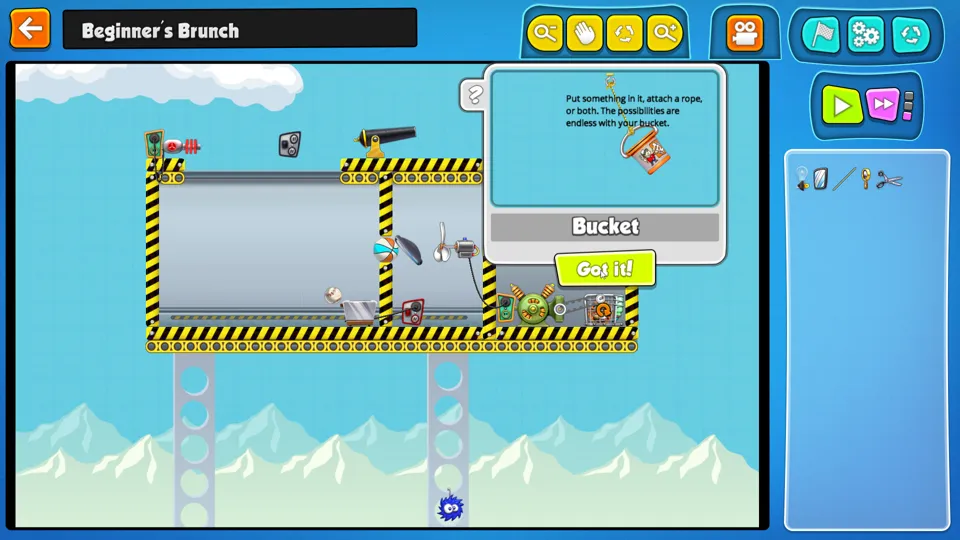Image resolution: width=960 pixels, height=540 pixels.
Task: Pick the mirror part from the parts bin
Action: (821, 179)
